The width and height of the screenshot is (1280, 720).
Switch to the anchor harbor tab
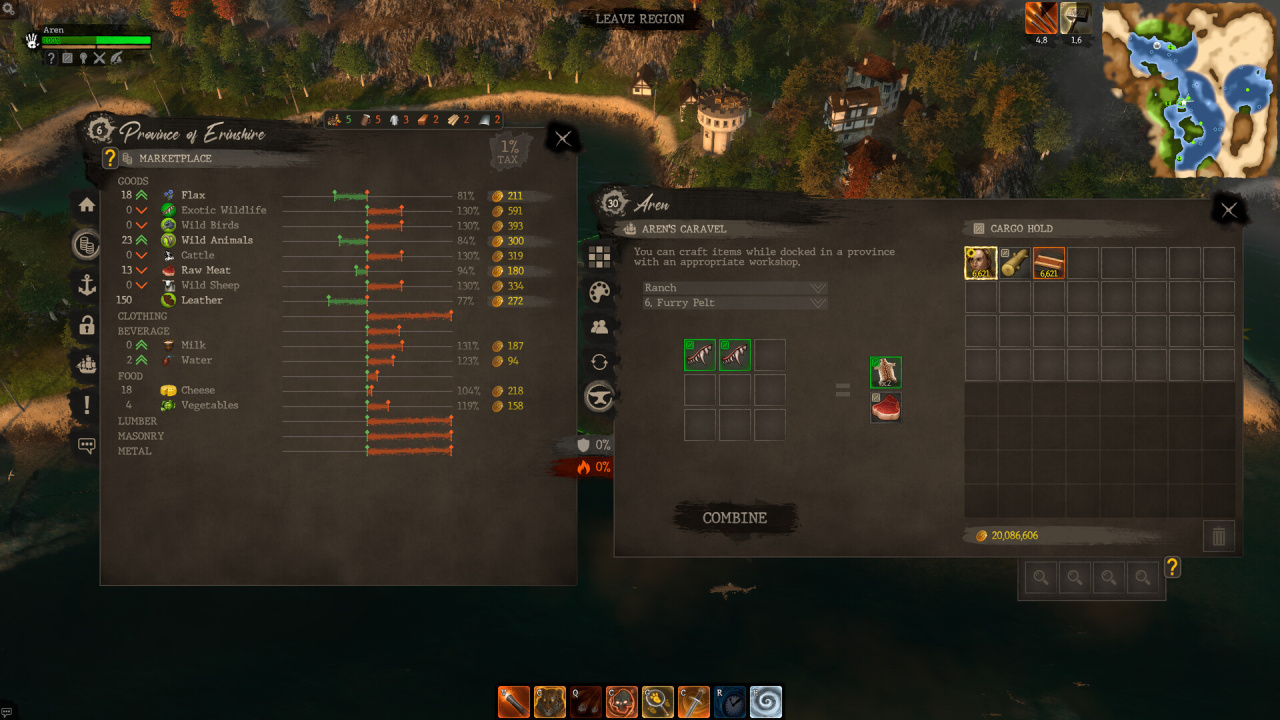pyautogui.click(x=87, y=285)
